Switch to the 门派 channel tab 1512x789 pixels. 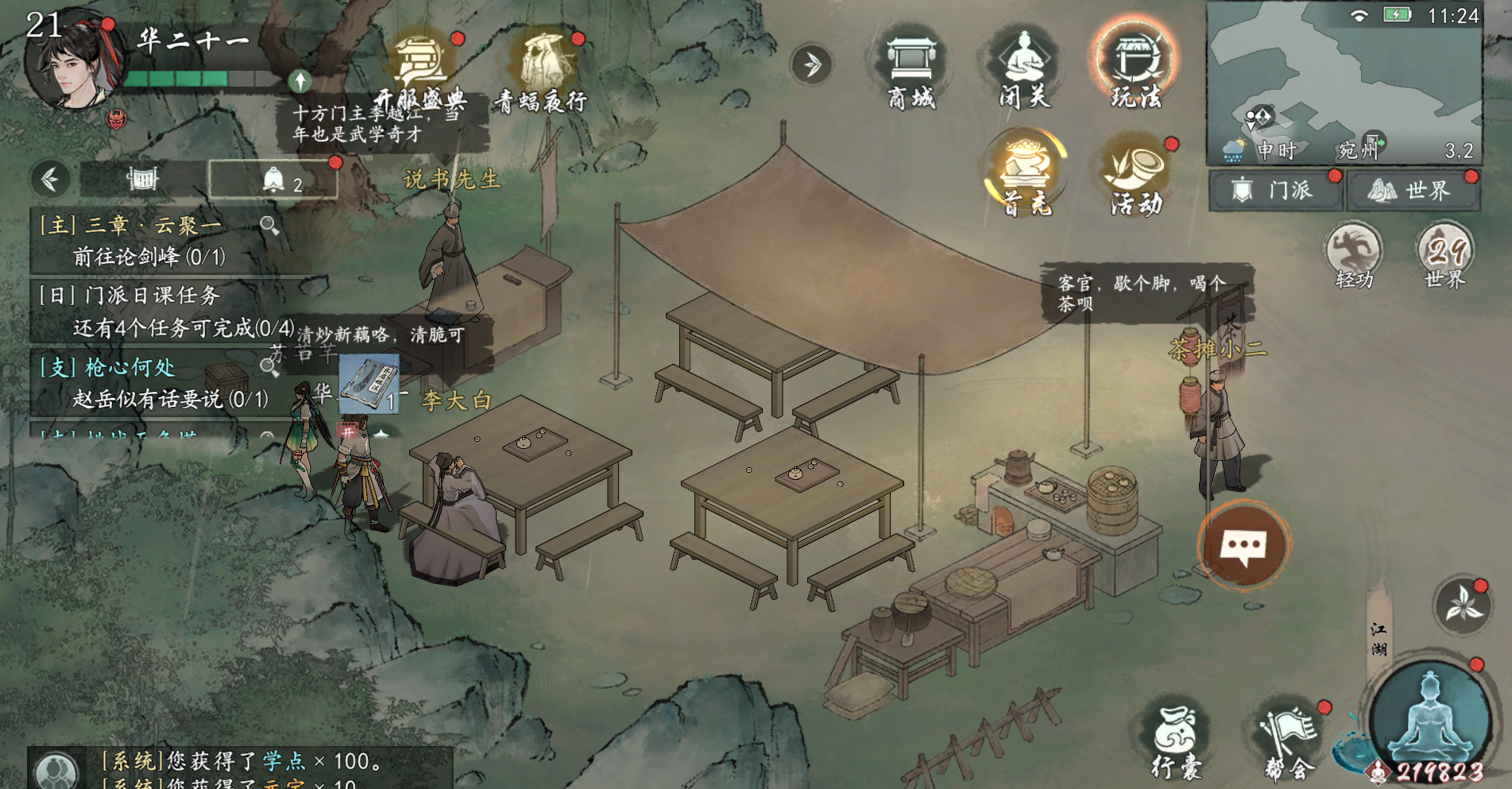[x=1275, y=191]
